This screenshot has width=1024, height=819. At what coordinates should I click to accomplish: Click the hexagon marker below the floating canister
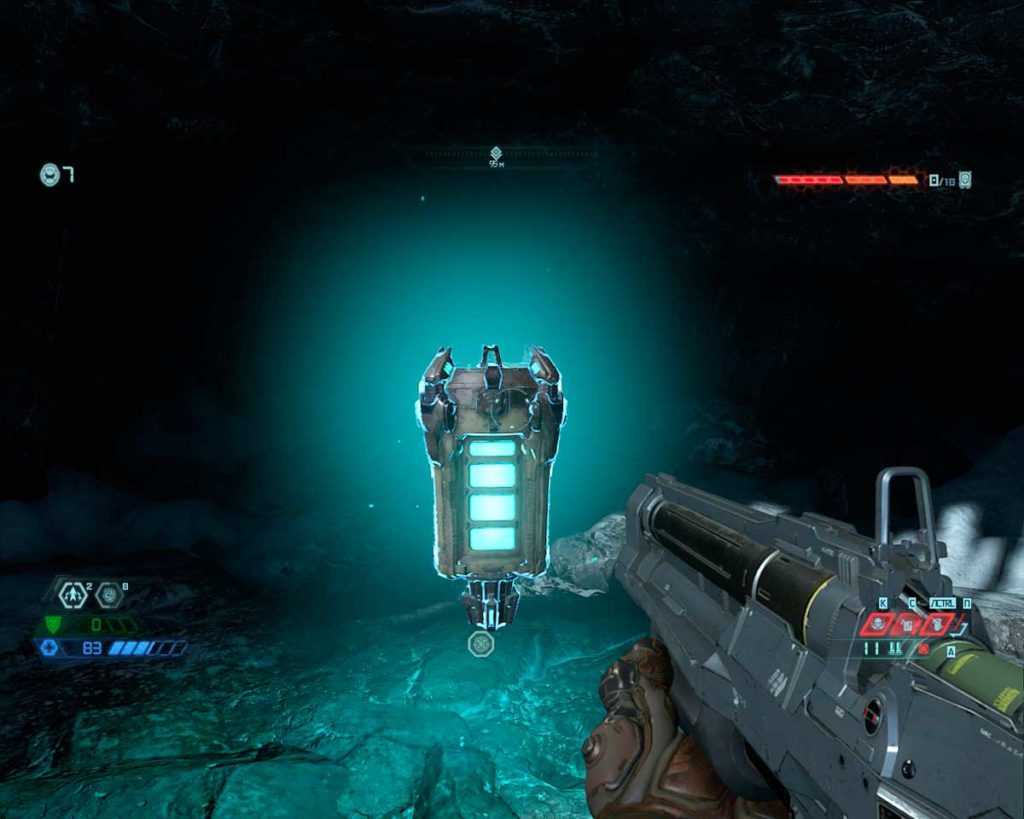point(481,643)
